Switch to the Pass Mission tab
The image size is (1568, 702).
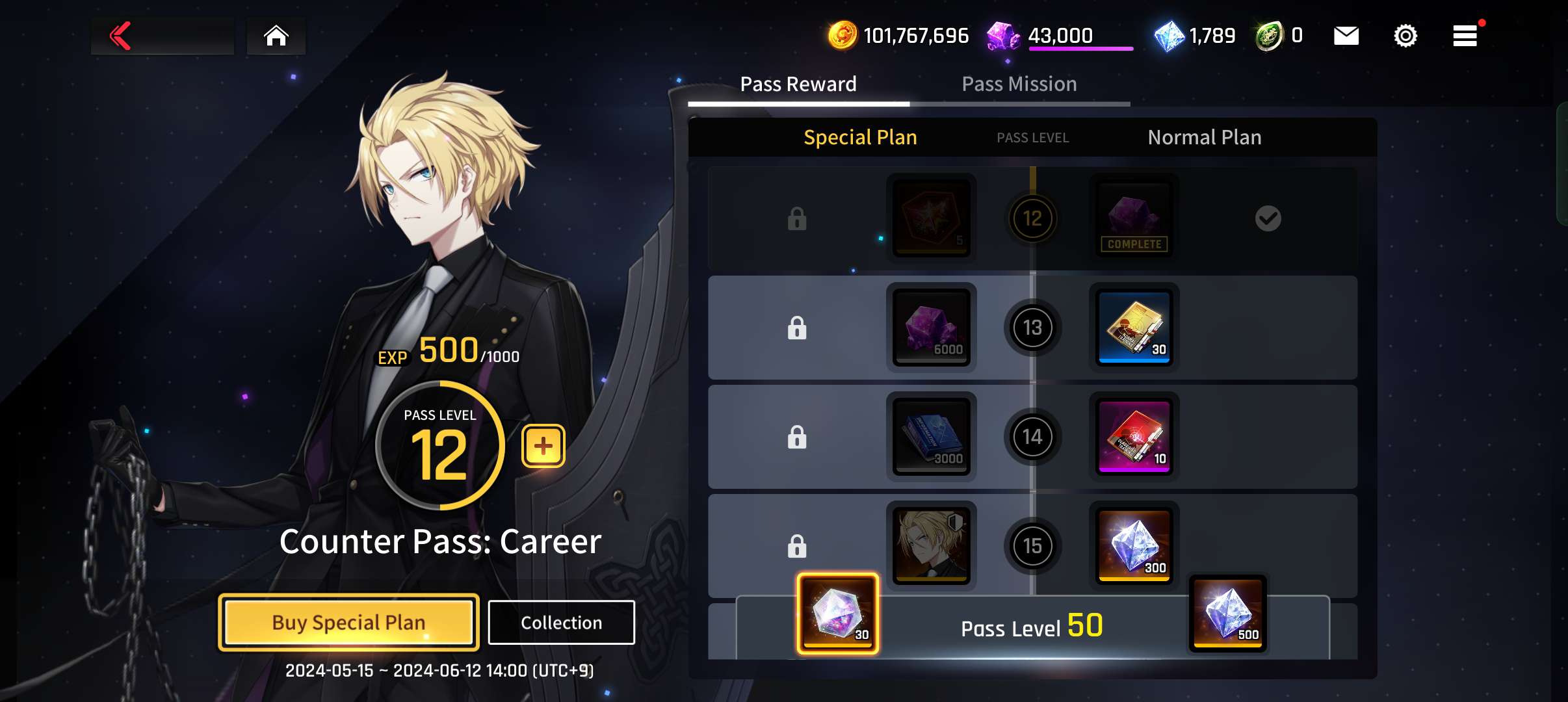[1019, 84]
